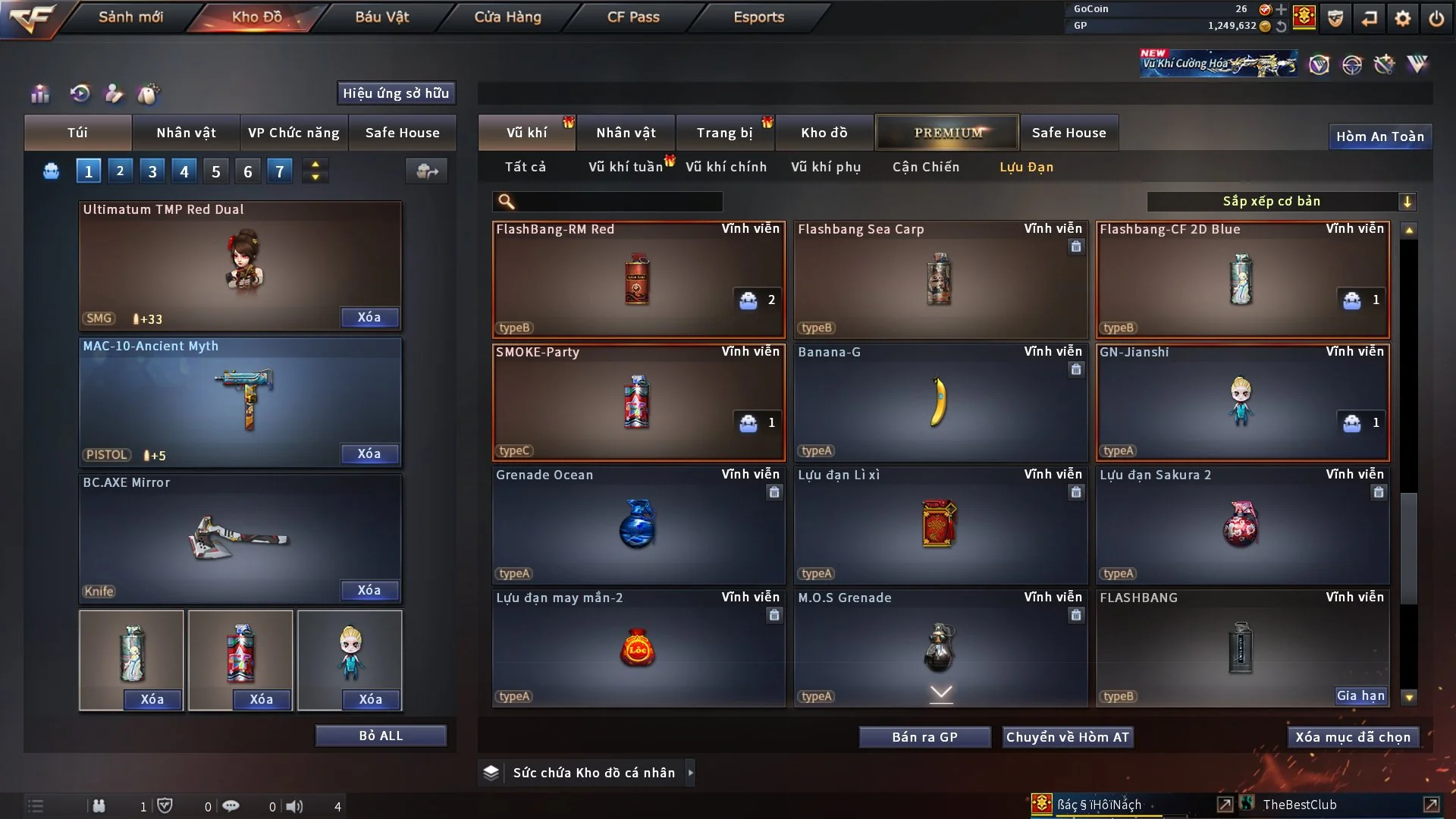Click the CF shield security icon

(1335, 19)
